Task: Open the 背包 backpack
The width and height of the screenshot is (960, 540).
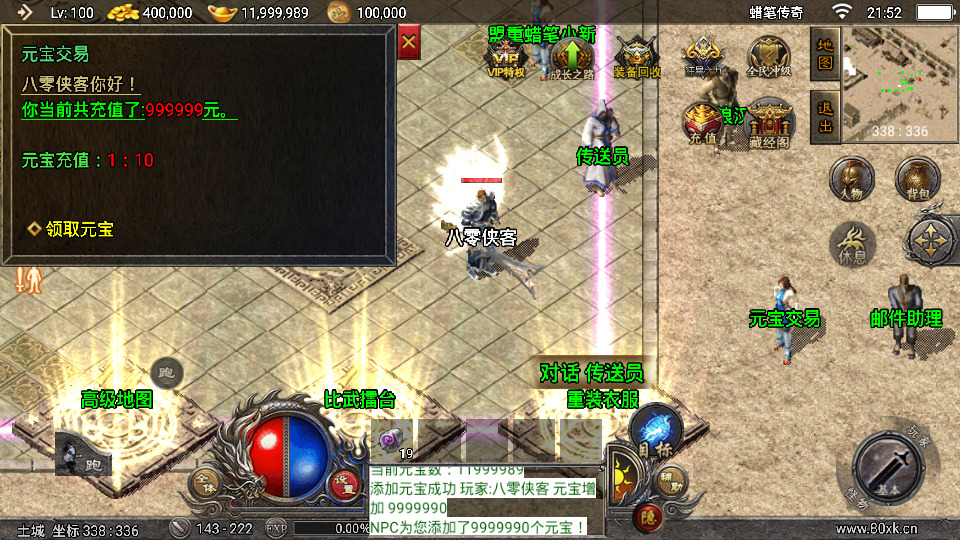Action: pos(916,178)
